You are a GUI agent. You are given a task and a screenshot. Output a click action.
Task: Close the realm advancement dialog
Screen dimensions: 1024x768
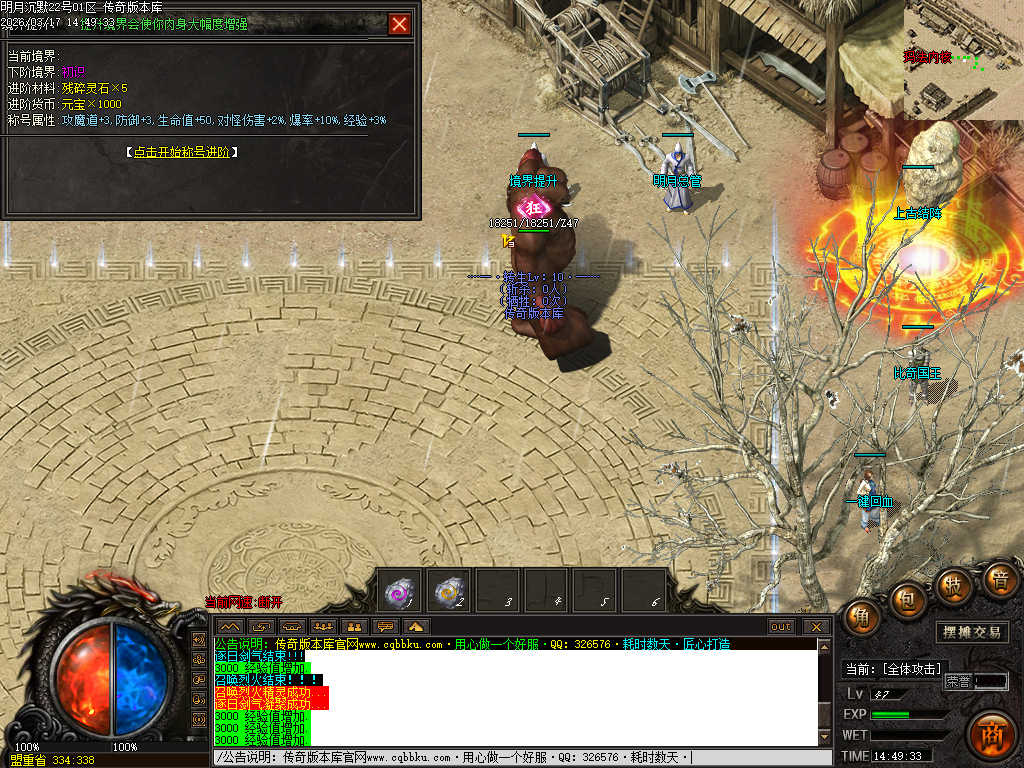click(399, 24)
